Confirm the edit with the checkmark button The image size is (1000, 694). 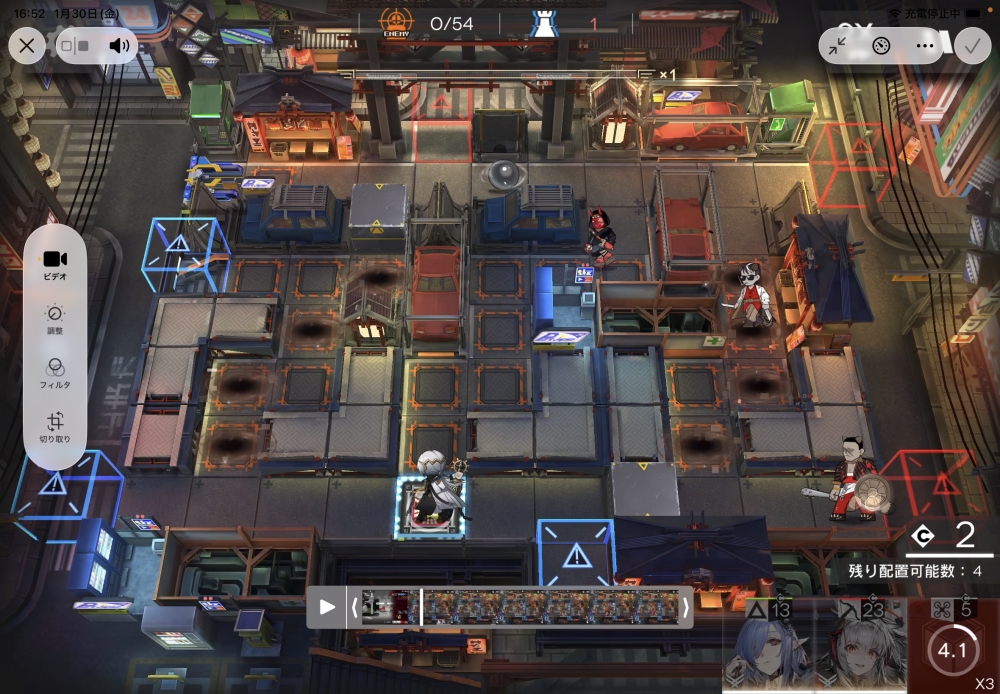coord(970,45)
